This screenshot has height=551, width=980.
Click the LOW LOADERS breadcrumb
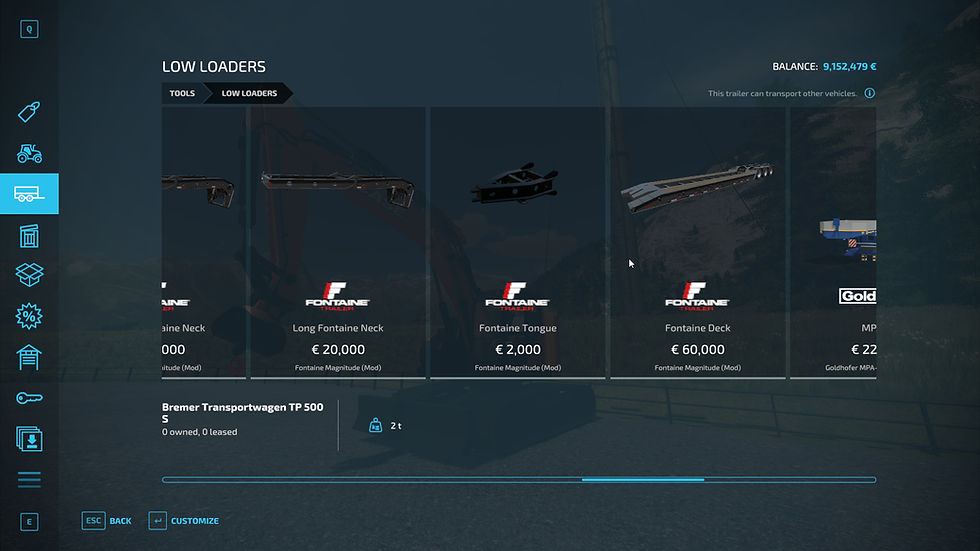[x=249, y=94]
